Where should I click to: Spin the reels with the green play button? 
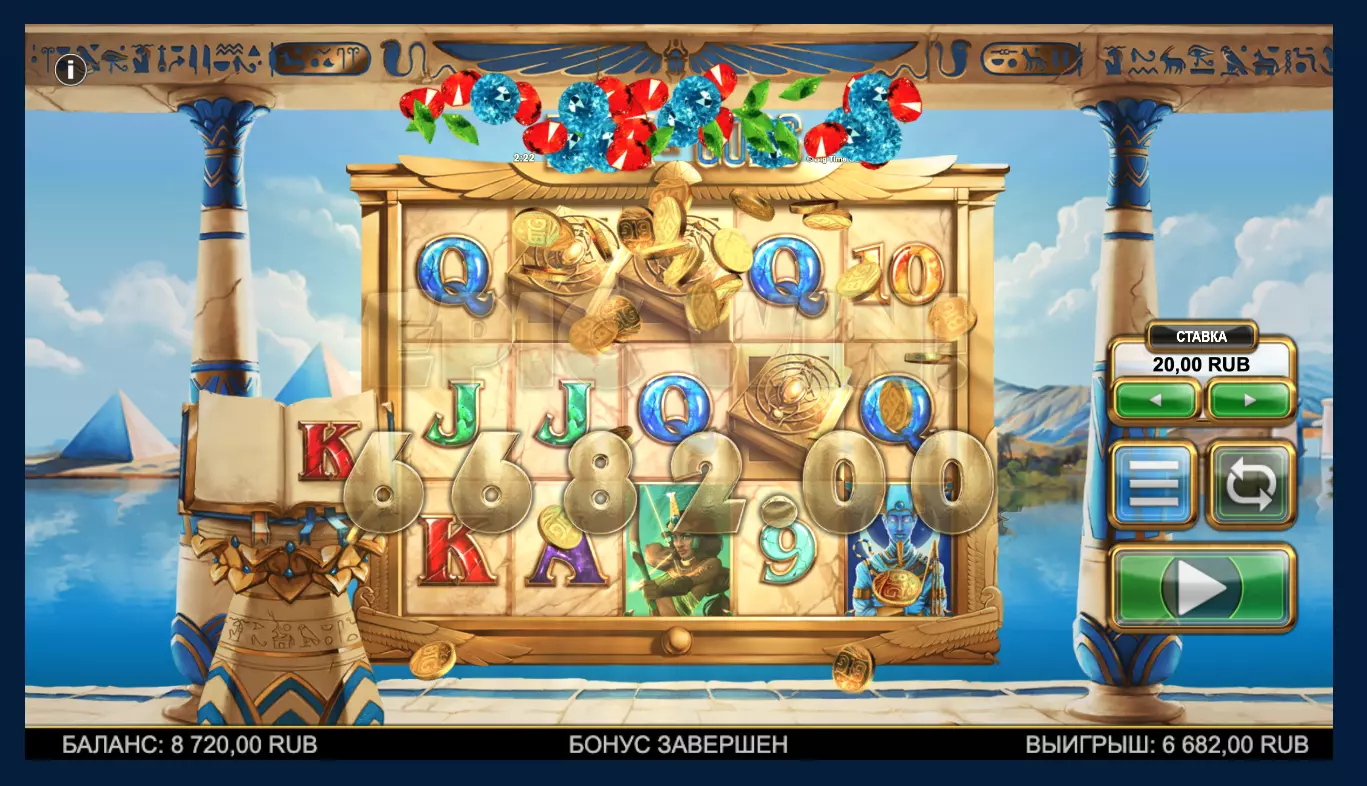coord(1202,588)
